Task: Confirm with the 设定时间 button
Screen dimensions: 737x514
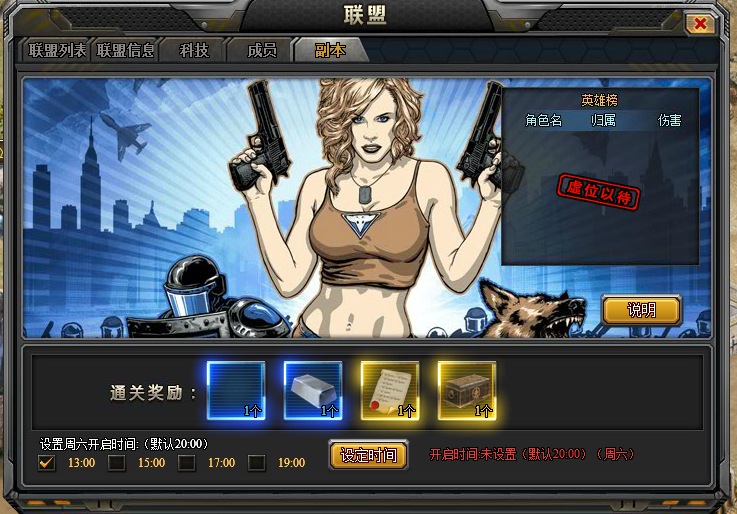Action: point(368,455)
